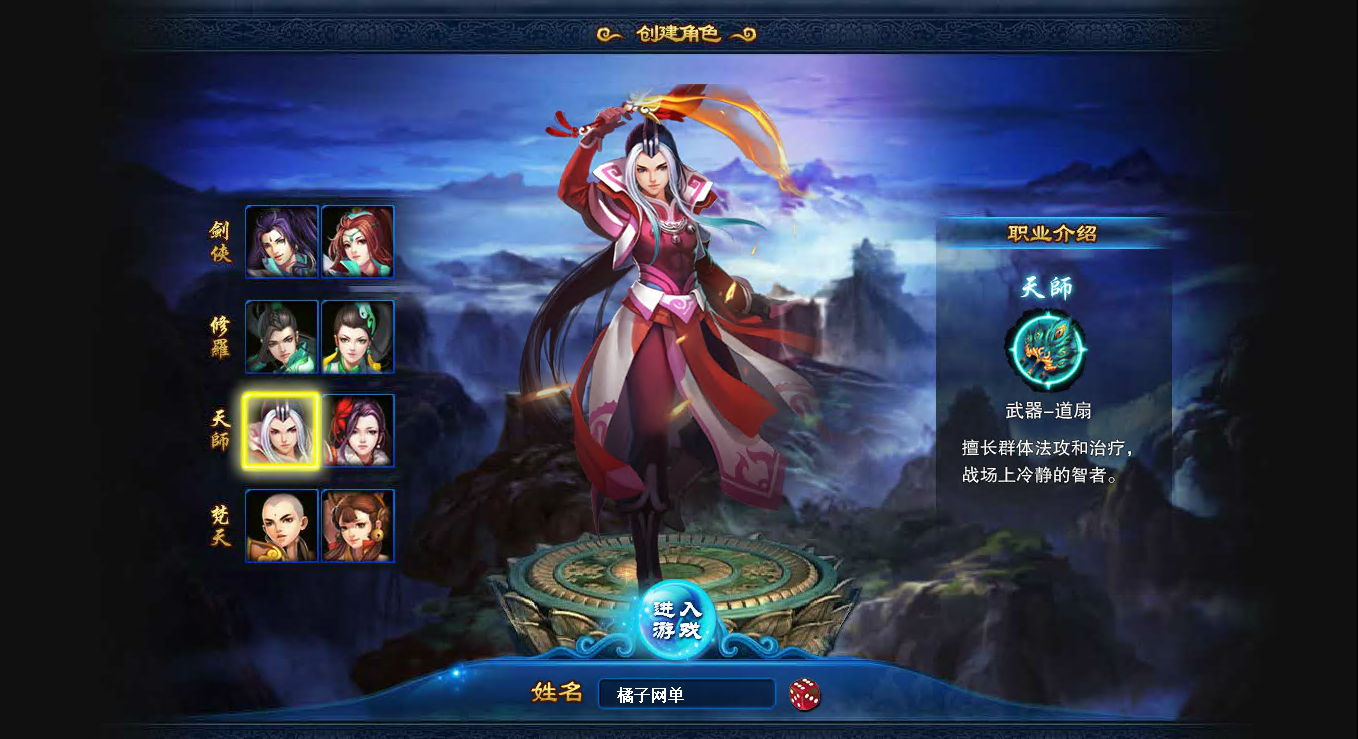The width and height of the screenshot is (1358, 739).
Task: Choose the female 修罗 class avatar
Action: (358, 337)
